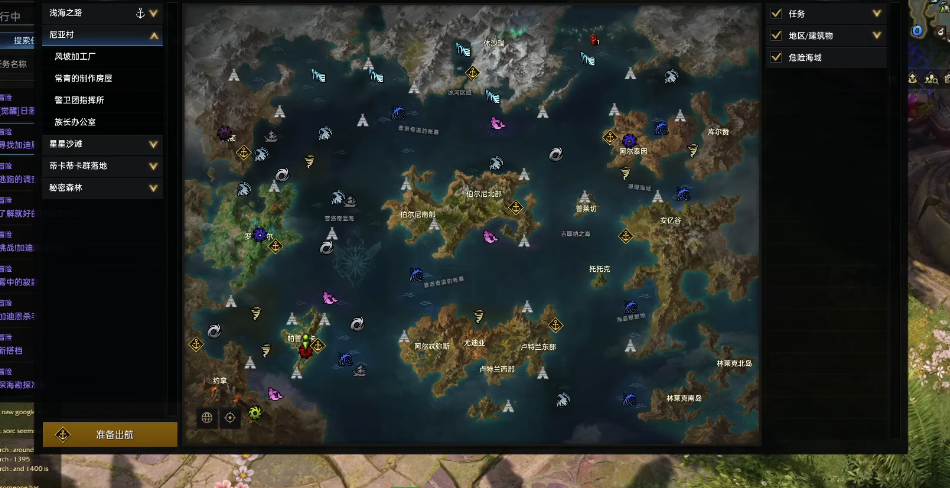This screenshot has width=950, height=488.
Task: Open 族长办公室 in the location list
Action: click(75, 122)
